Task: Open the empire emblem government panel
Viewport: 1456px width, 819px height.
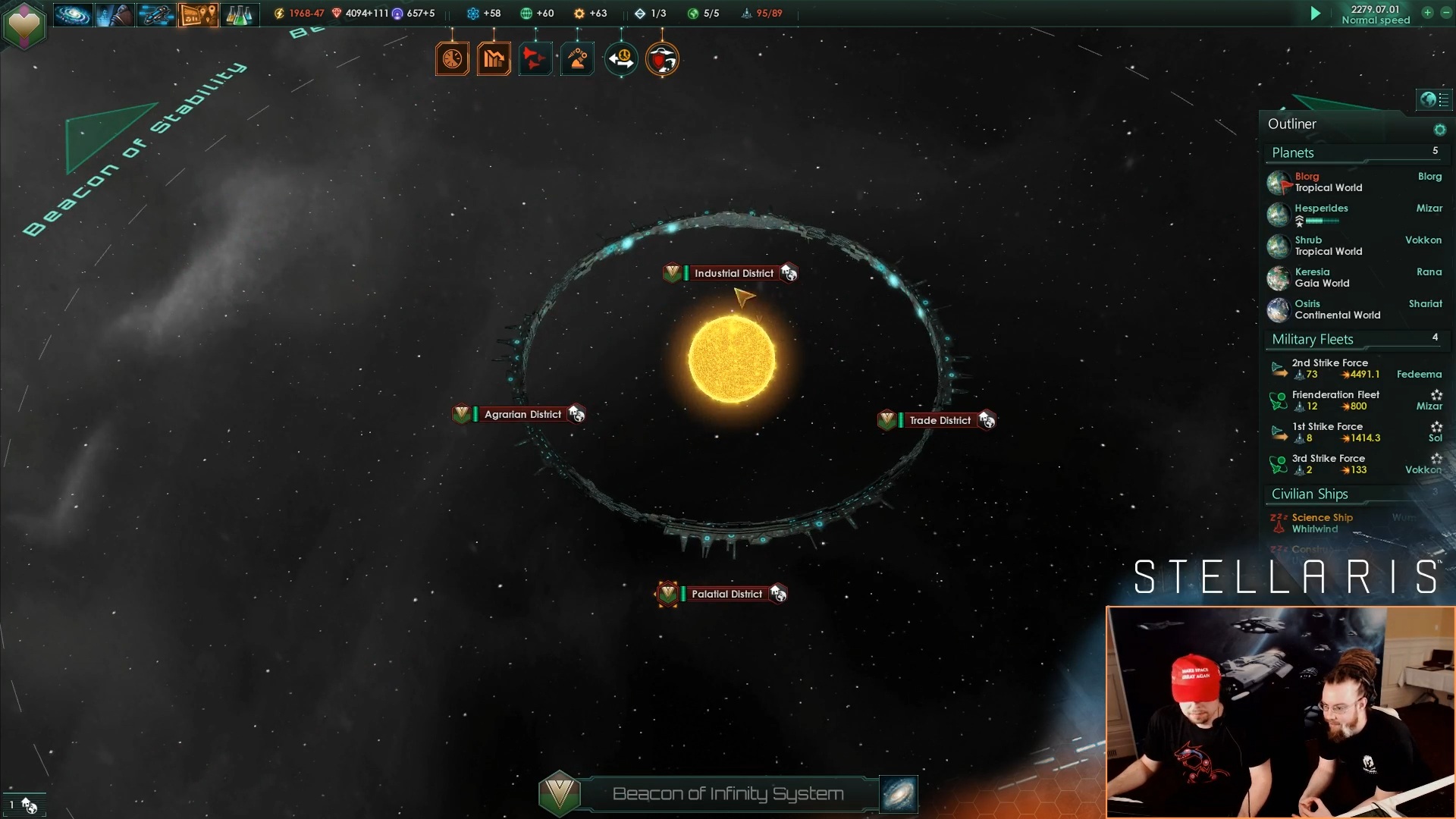Action: (24, 27)
